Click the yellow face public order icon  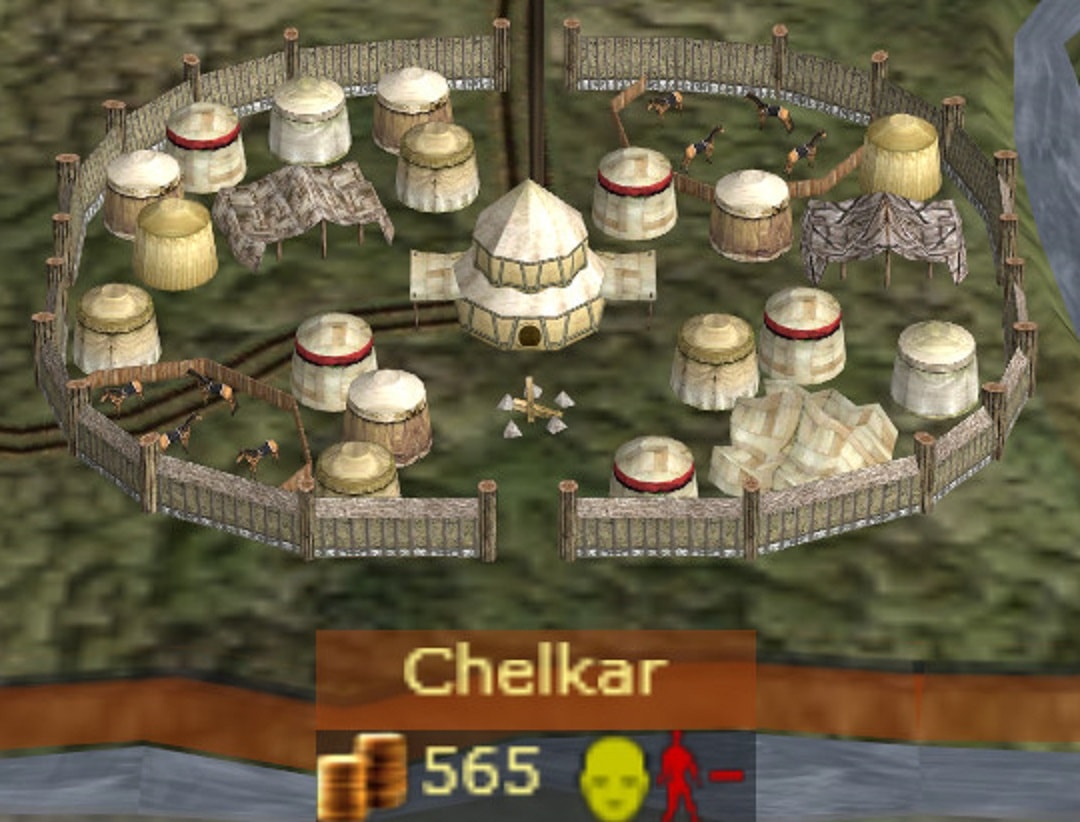pos(613,777)
